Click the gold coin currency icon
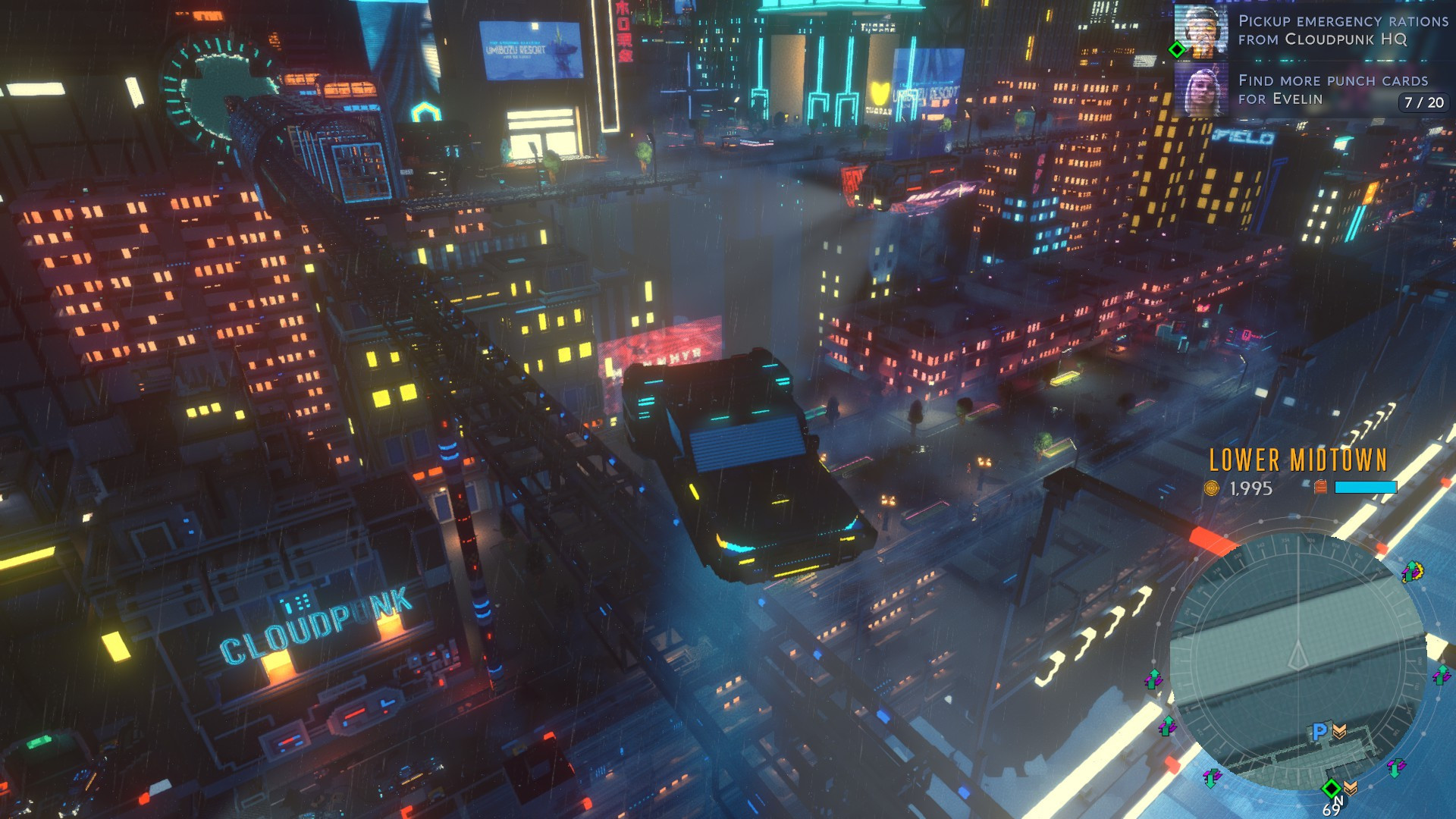Image resolution: width=1456 pixels, height=819 pixels. tap(1212, 488)
